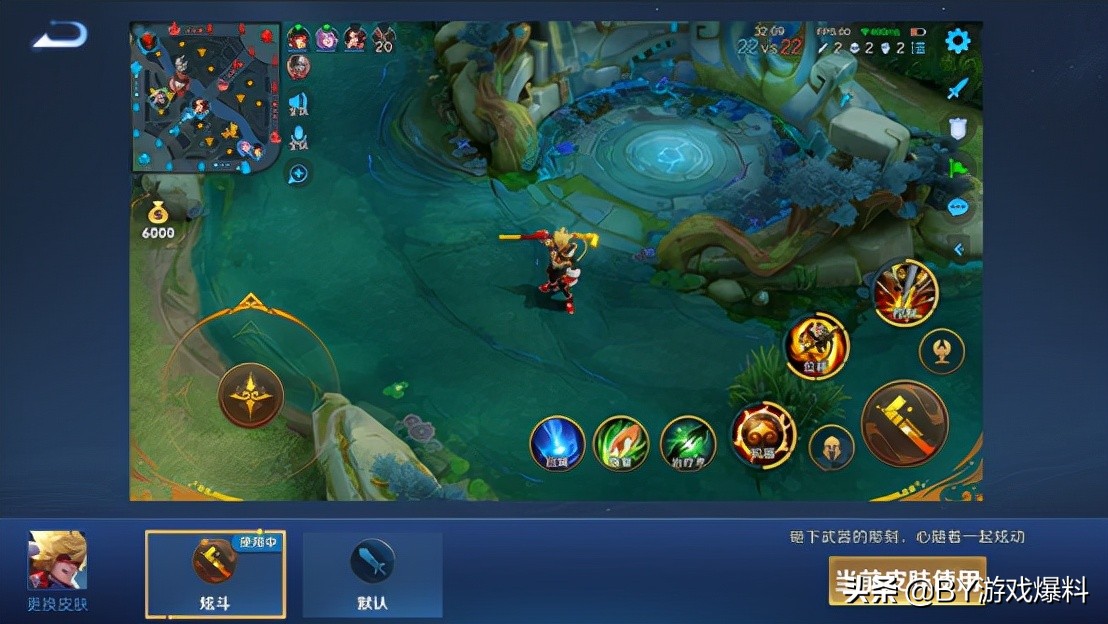Screen dimensions: 1108x624
Task: Activate the basic attack staff button
Action: (904, 421)
